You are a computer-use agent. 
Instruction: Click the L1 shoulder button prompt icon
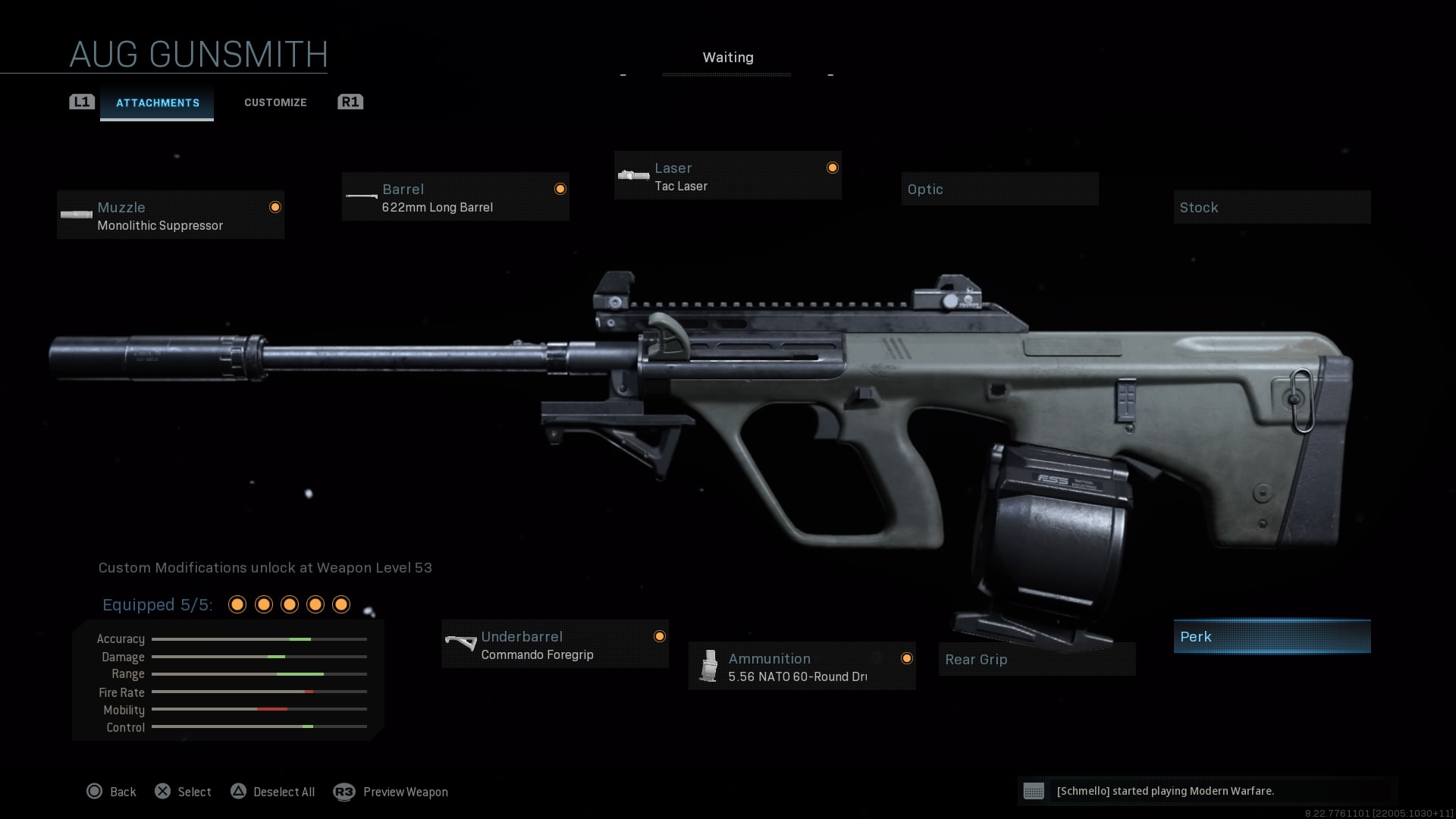tap(81, 102)
